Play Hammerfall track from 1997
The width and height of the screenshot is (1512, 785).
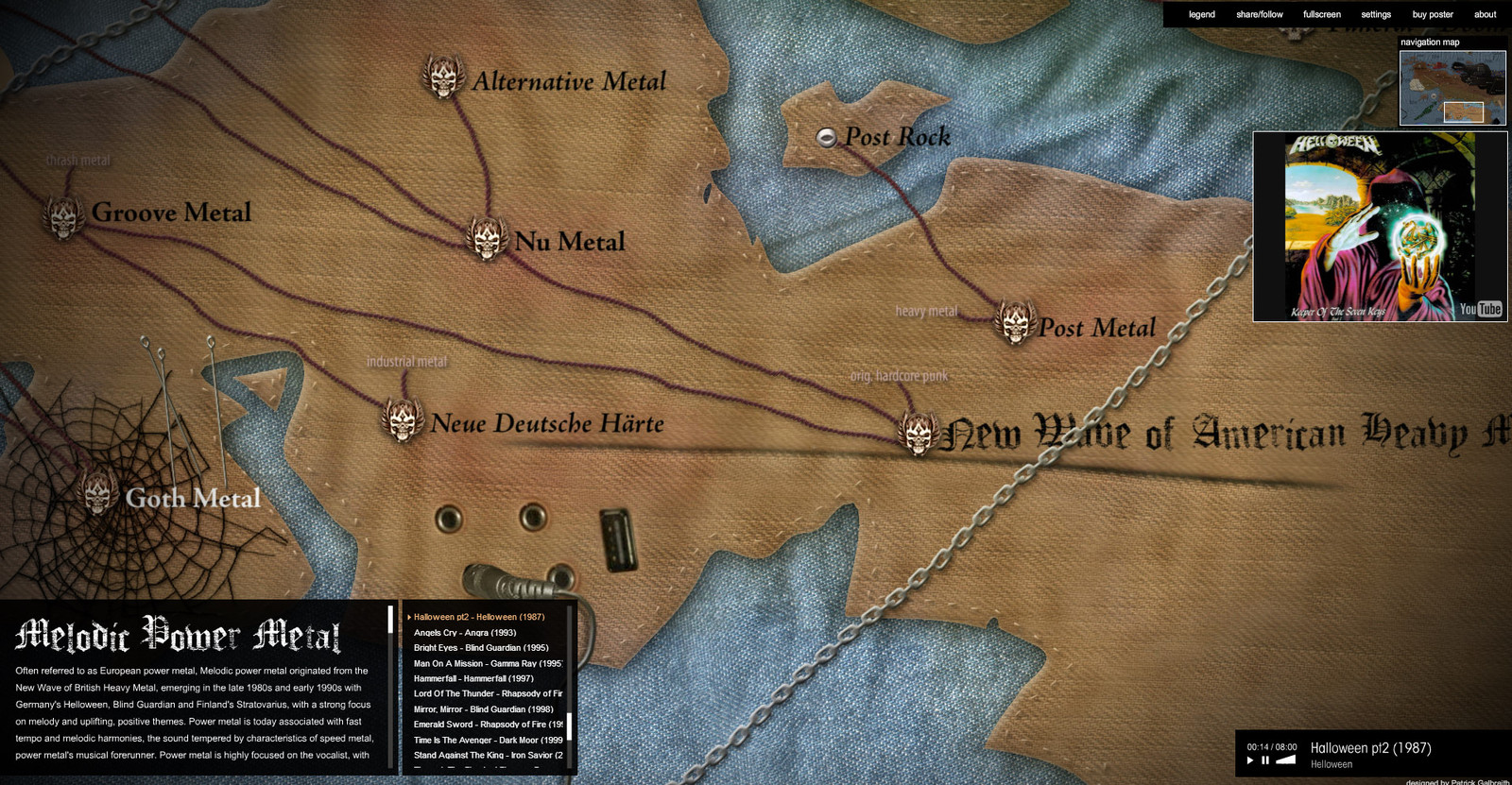coord(473,678)
